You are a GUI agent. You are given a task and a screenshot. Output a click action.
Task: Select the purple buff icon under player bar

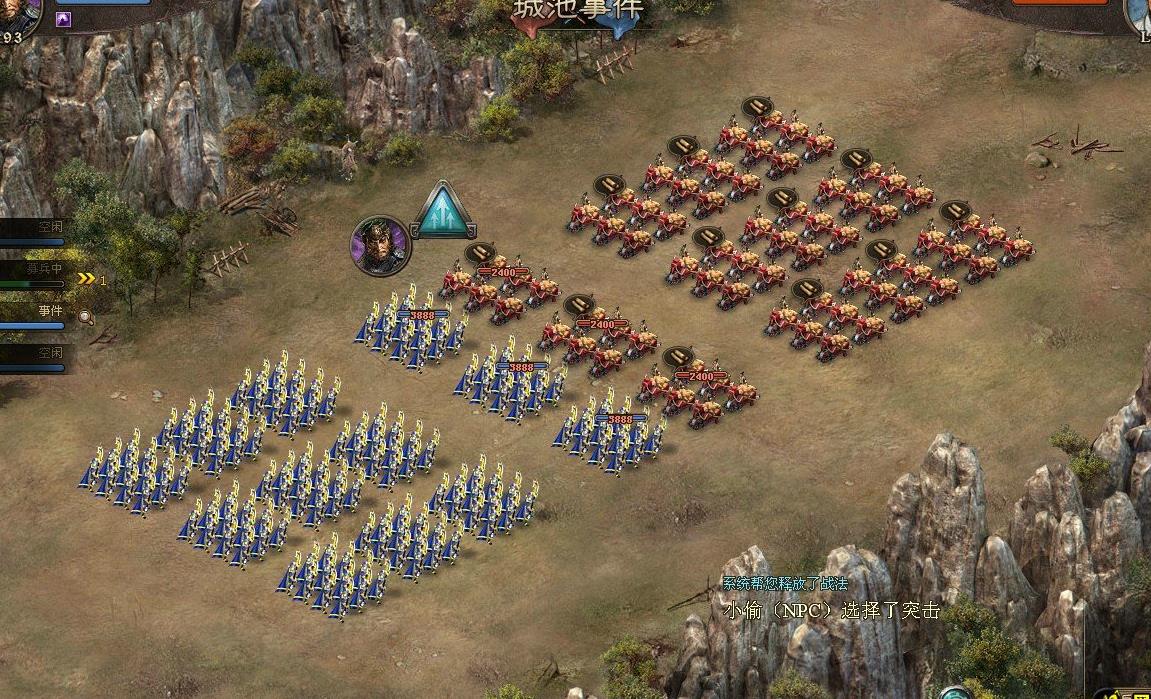pyautogui.click(x=63, y=19)
